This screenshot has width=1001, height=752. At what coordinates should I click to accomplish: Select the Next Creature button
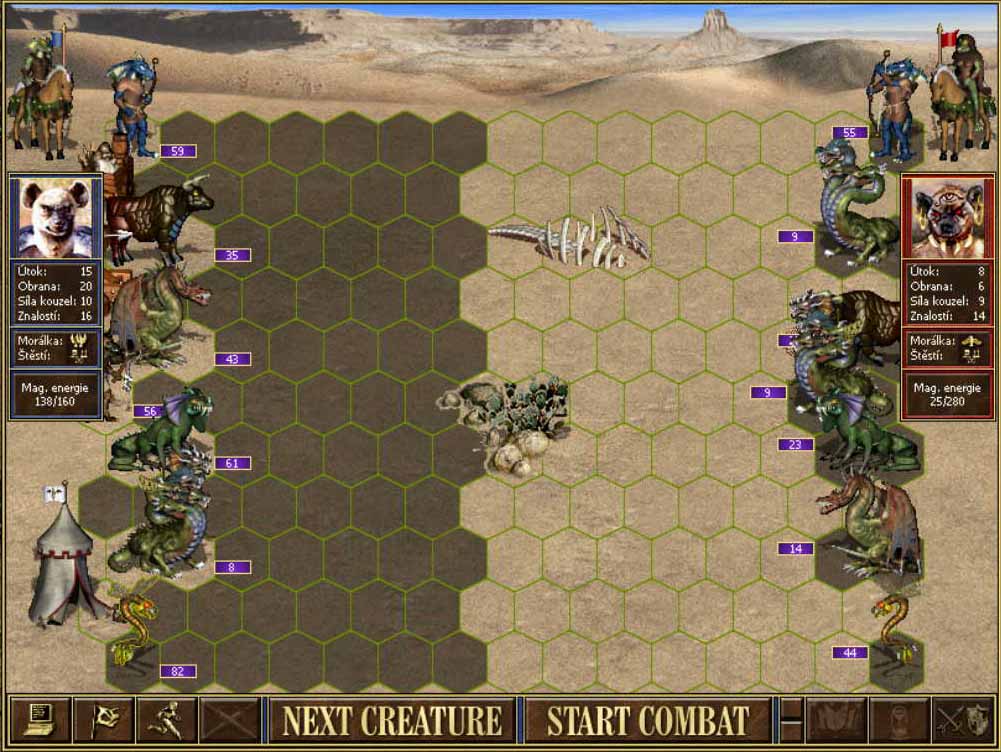(391, 720)
